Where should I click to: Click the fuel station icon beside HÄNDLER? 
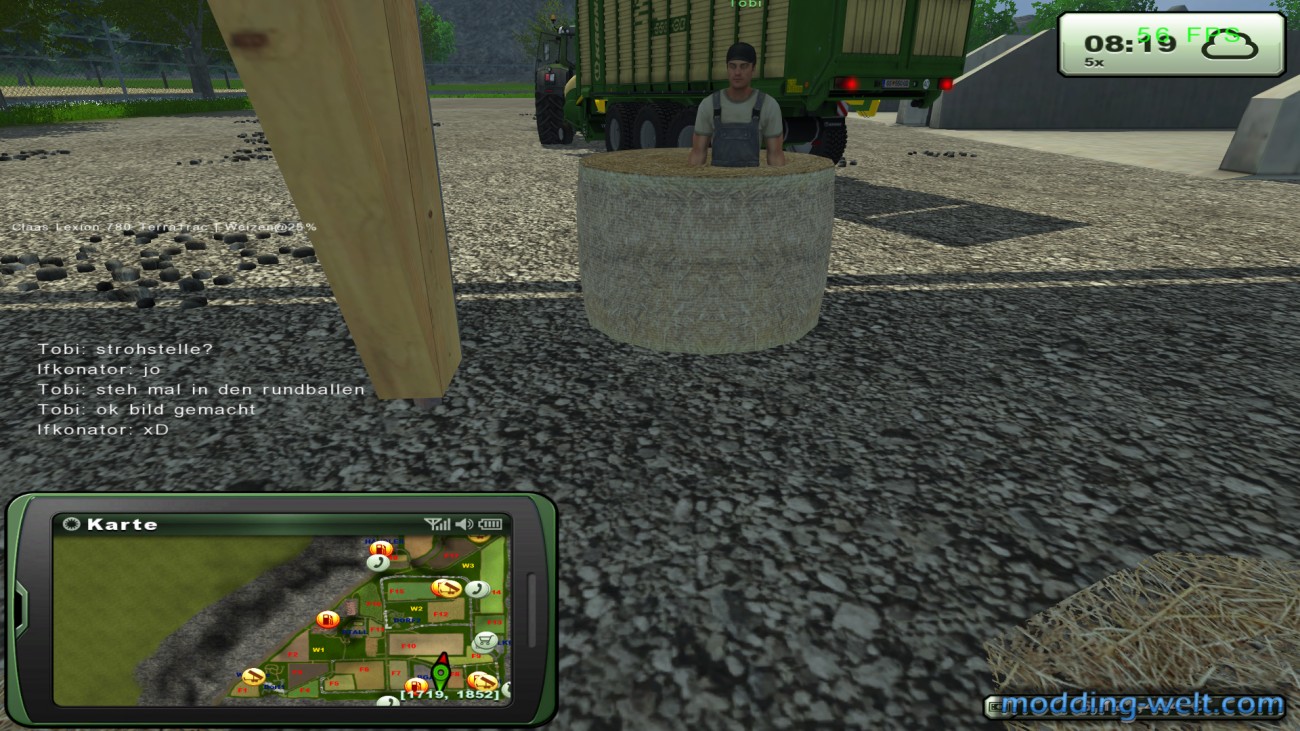381,548
